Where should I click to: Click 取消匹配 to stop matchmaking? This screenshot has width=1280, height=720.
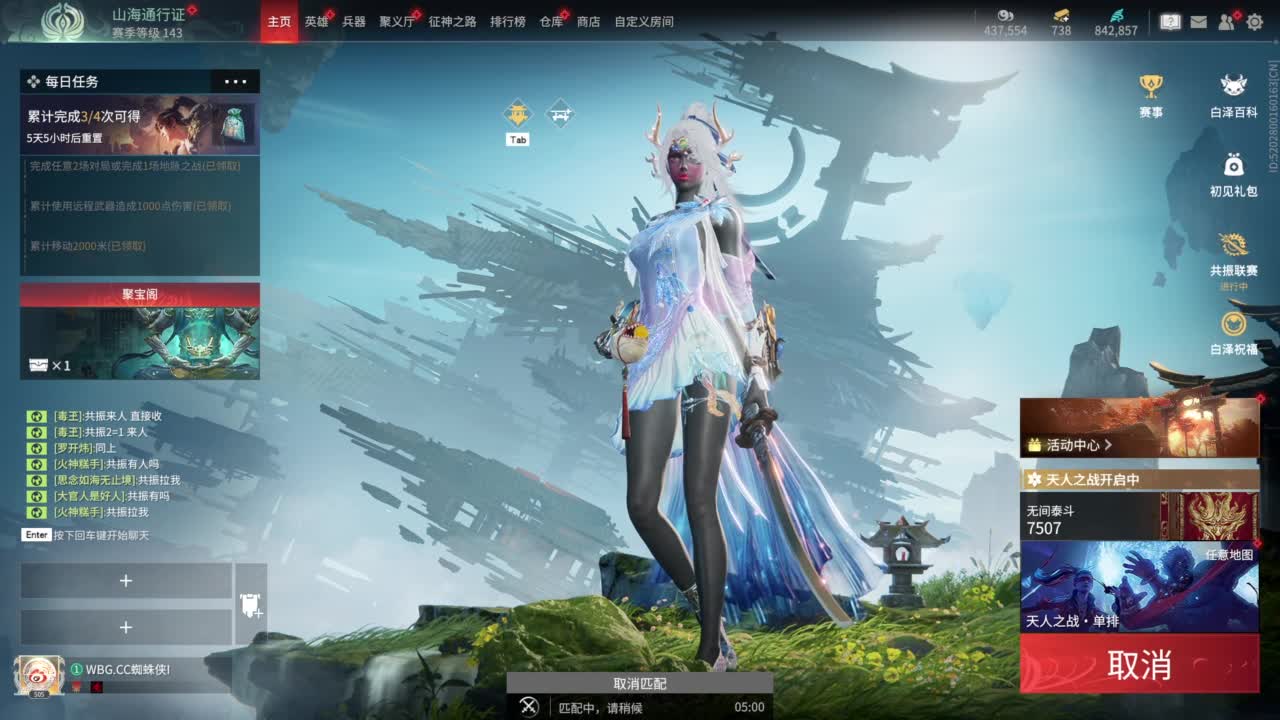(639, 684)
